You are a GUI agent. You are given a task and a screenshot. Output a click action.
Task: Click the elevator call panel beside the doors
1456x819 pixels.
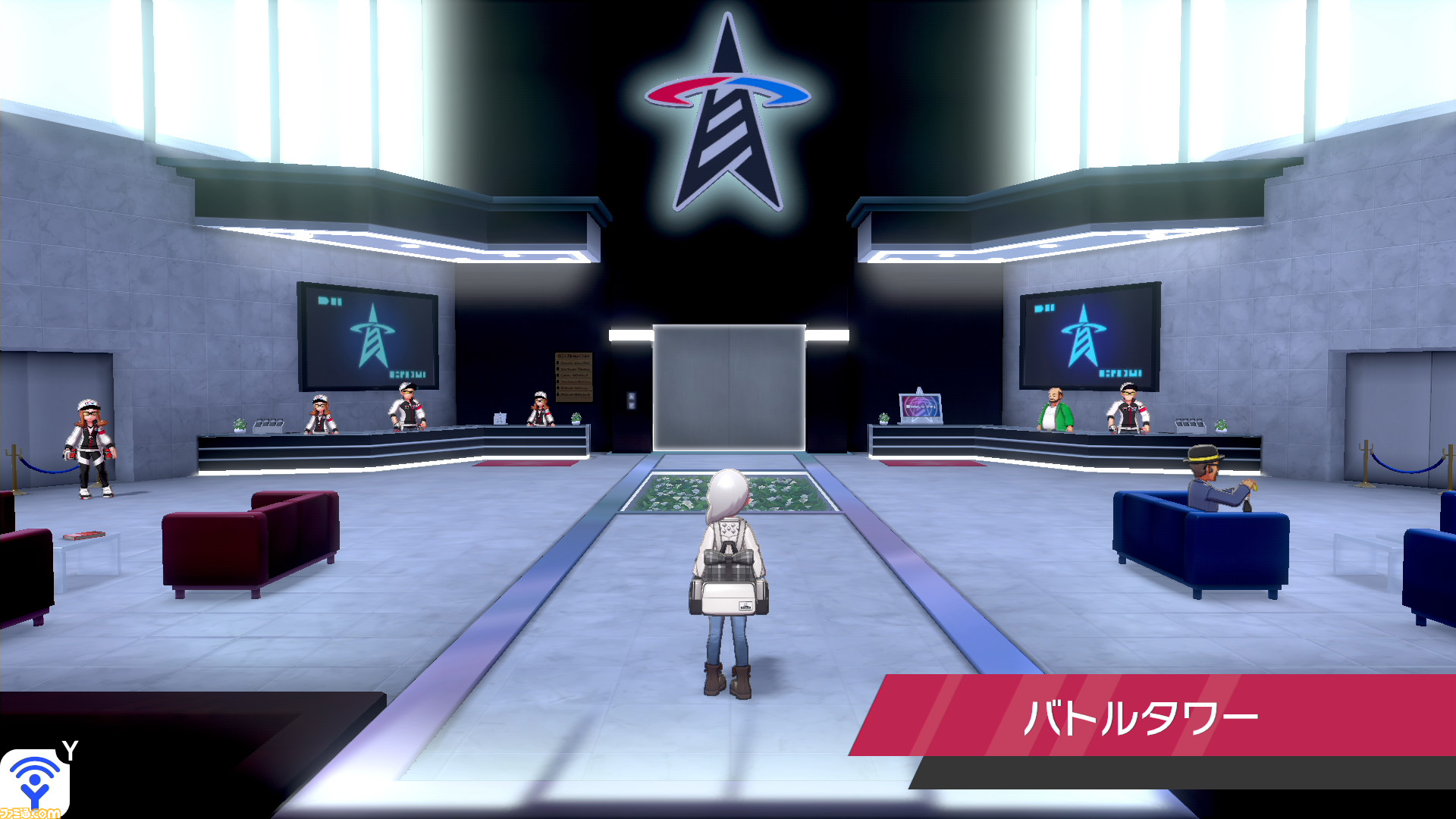[632, 400]
